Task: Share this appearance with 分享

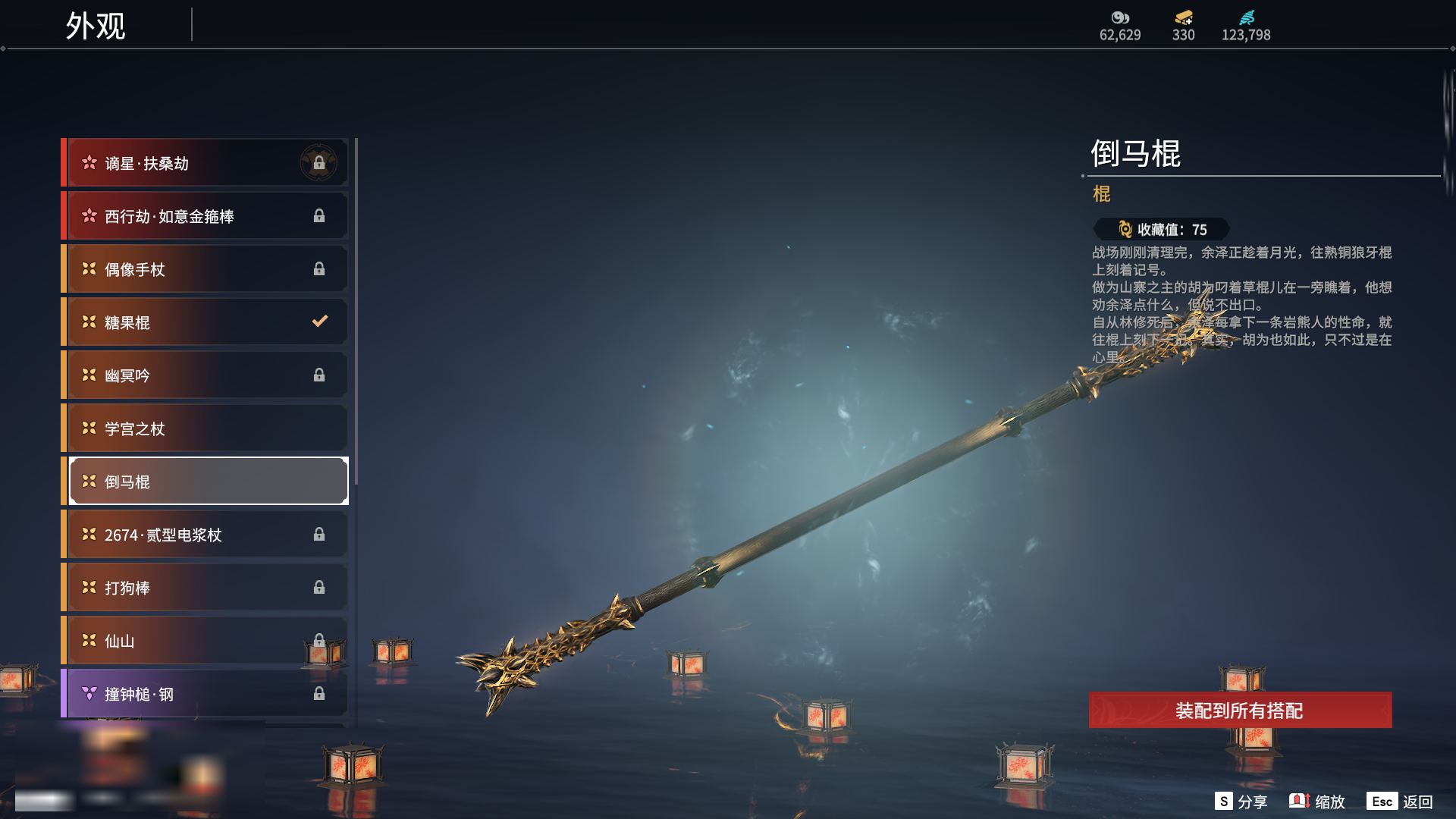Action: click(1241, 802)
